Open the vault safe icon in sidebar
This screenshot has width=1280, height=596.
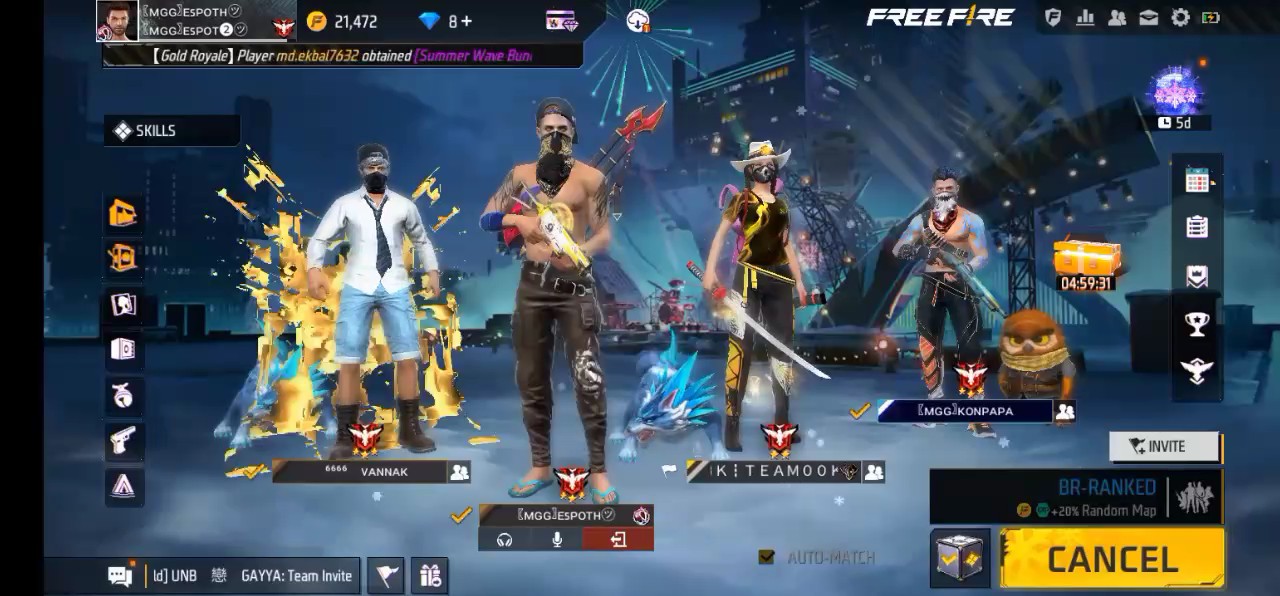click(124, 349)
